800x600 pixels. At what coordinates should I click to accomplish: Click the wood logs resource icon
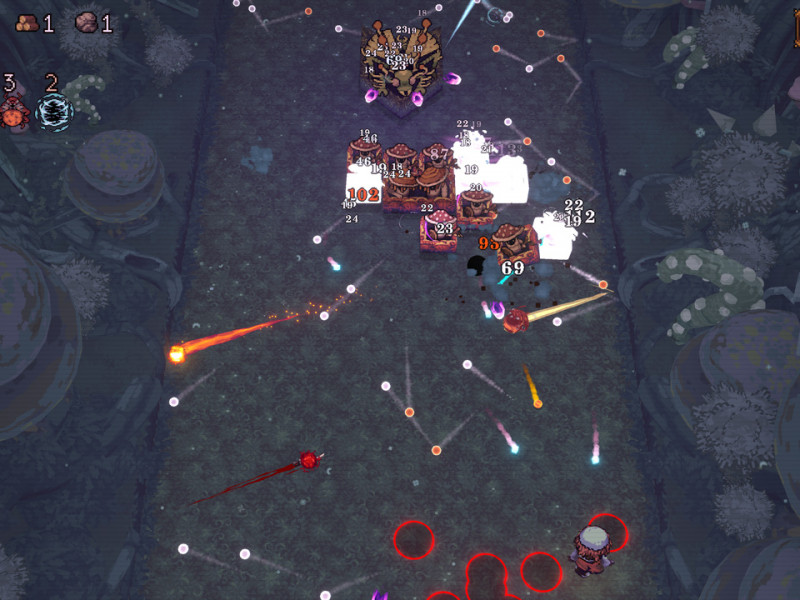click(26, 22)
